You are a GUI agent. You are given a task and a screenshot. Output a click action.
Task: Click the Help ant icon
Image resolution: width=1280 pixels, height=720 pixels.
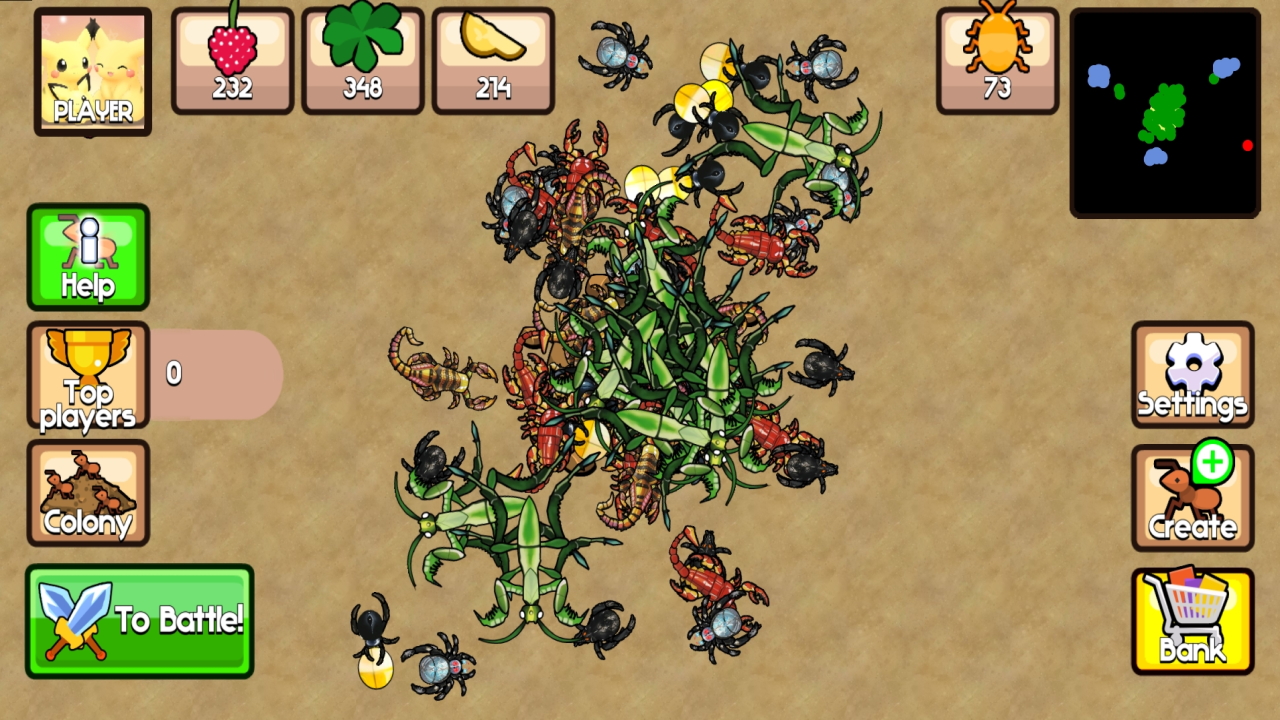coord(88,256)
